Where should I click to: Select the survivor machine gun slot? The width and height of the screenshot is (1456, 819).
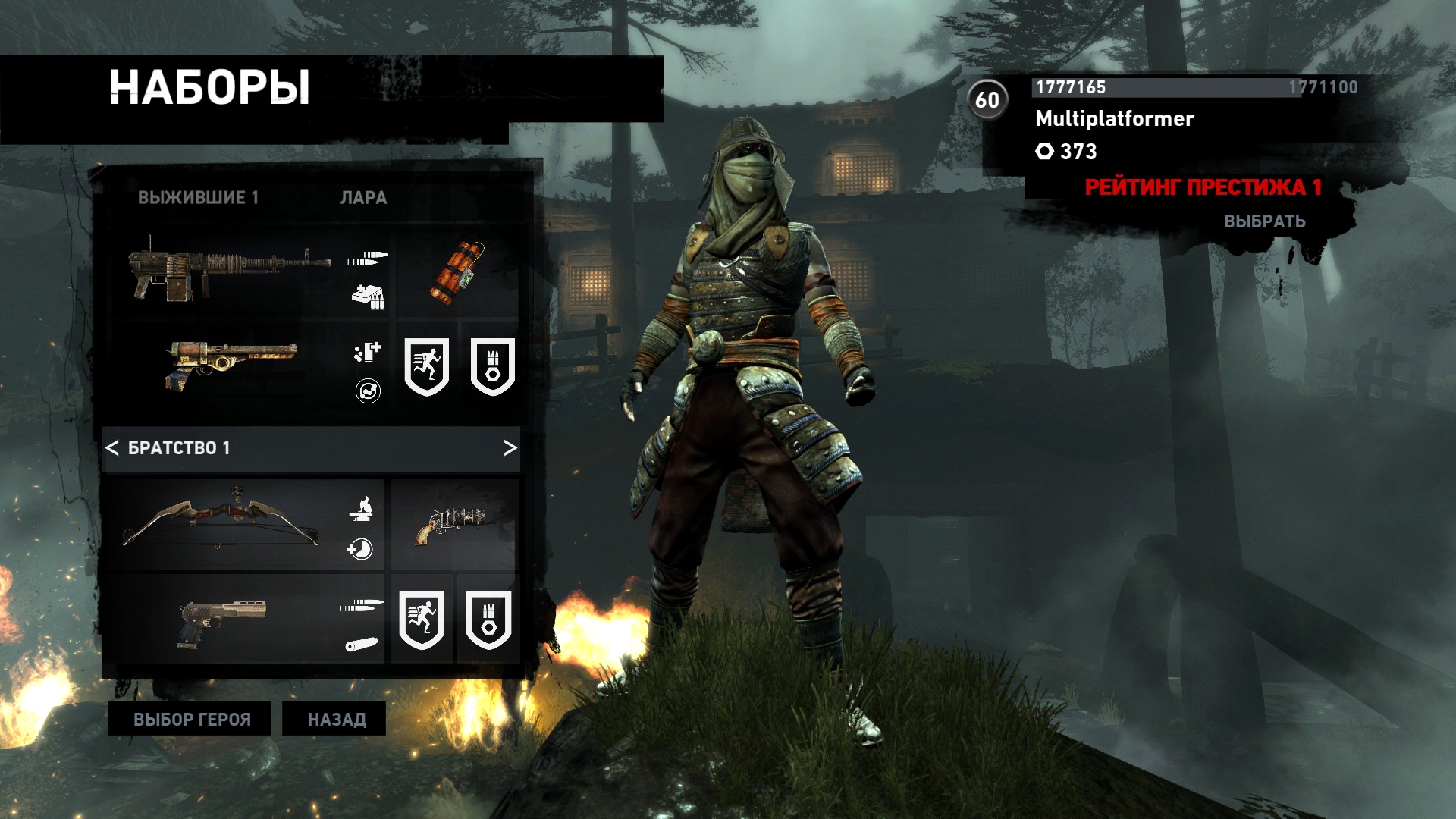coord(229,269)
